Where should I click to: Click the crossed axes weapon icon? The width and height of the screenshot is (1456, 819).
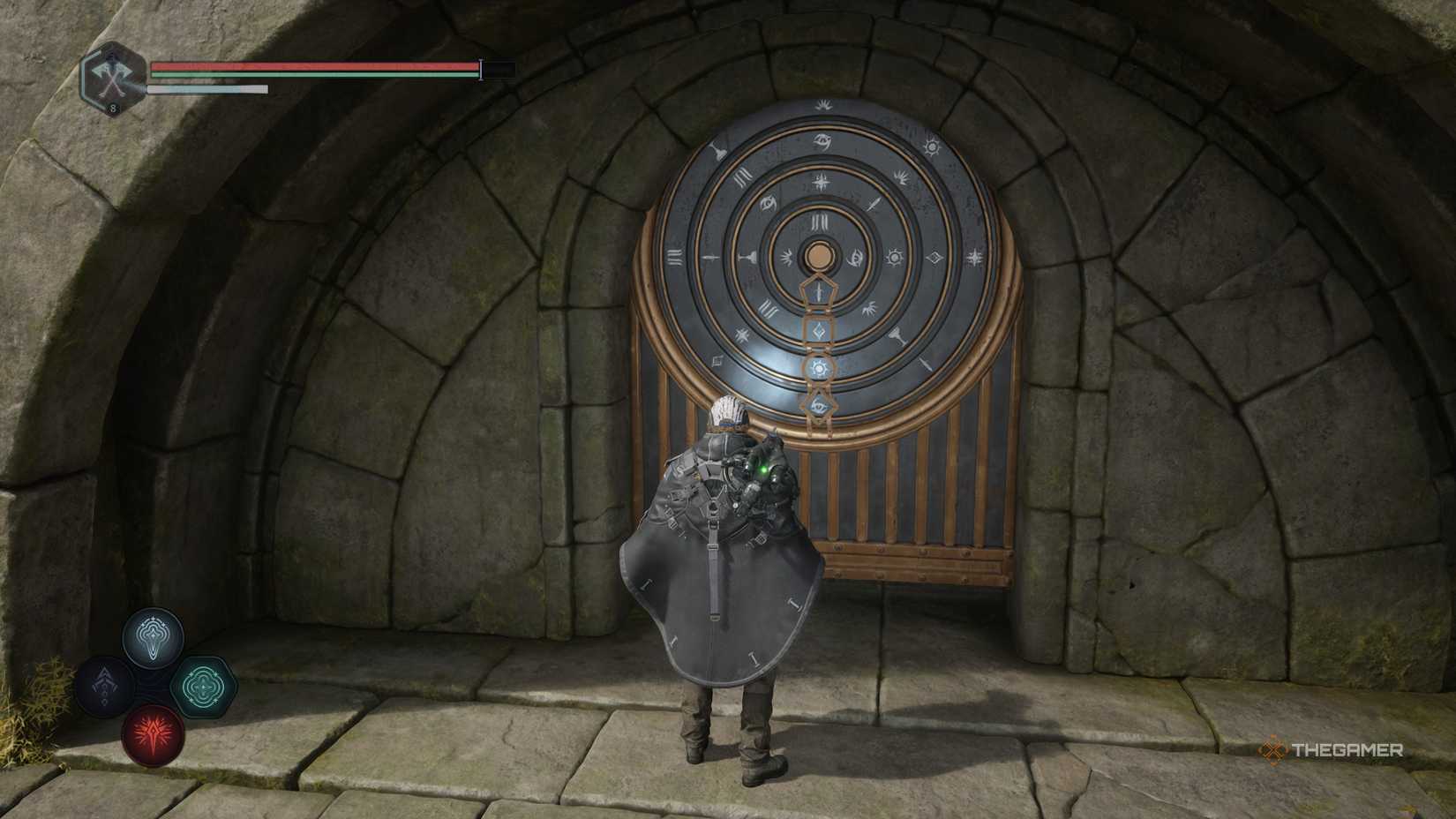coord(113,77)
